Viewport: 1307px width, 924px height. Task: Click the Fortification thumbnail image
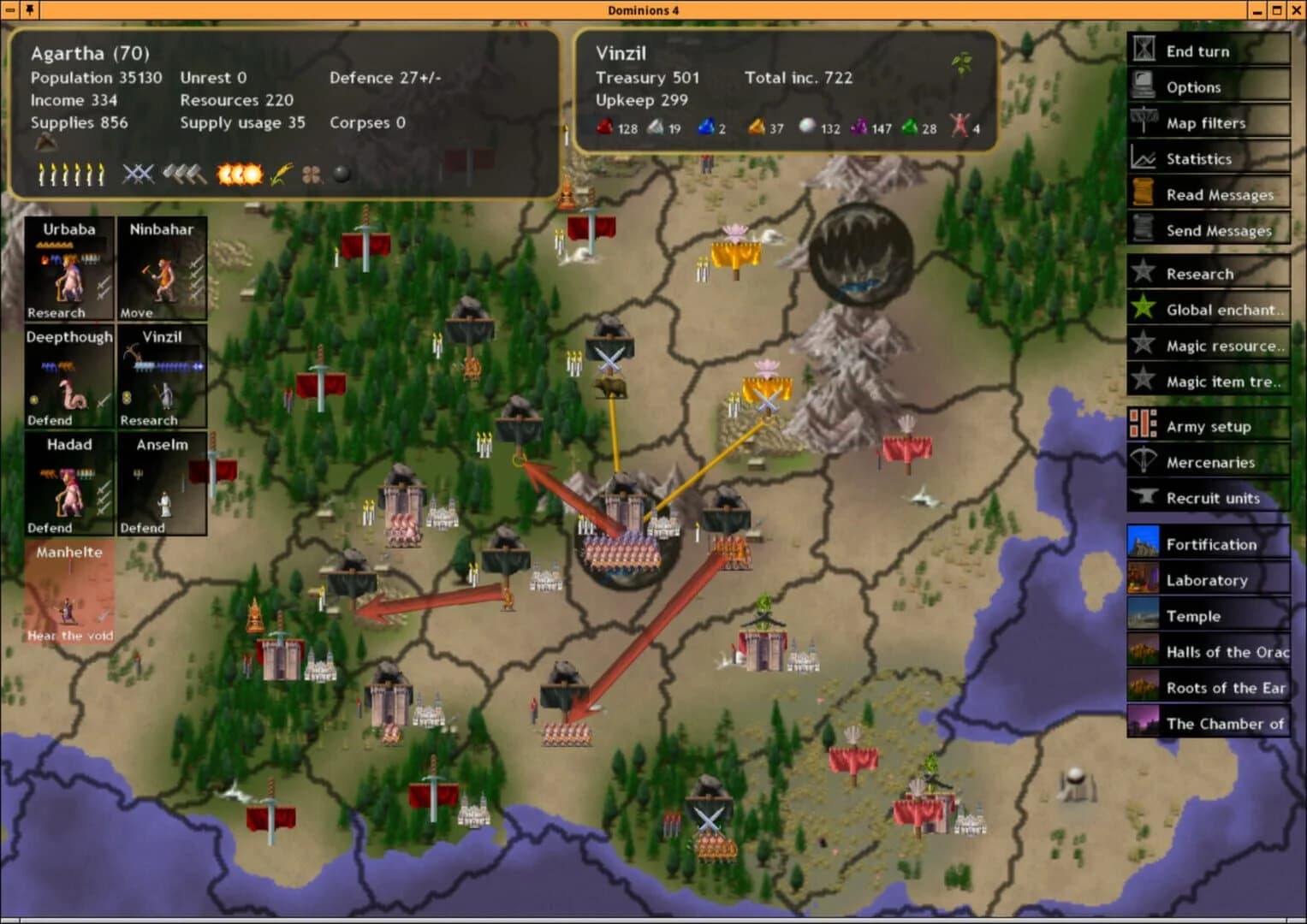[1143, 543]
